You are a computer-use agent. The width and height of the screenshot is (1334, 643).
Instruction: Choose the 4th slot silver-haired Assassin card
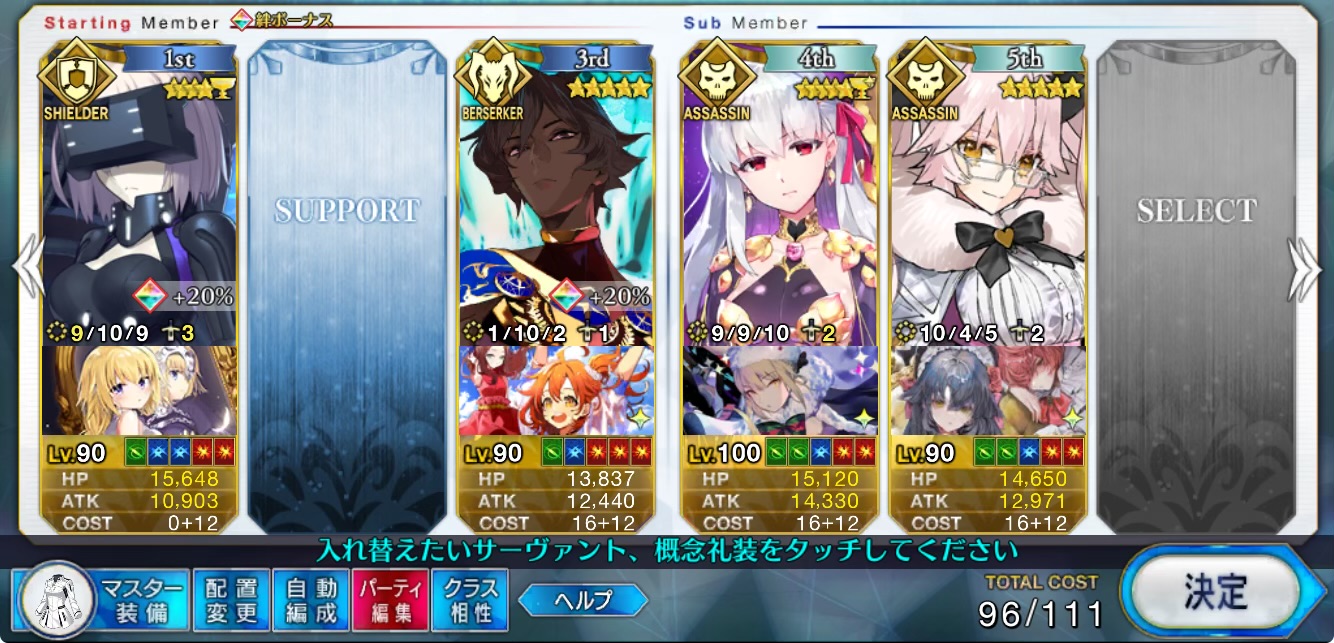click(779, 200)
